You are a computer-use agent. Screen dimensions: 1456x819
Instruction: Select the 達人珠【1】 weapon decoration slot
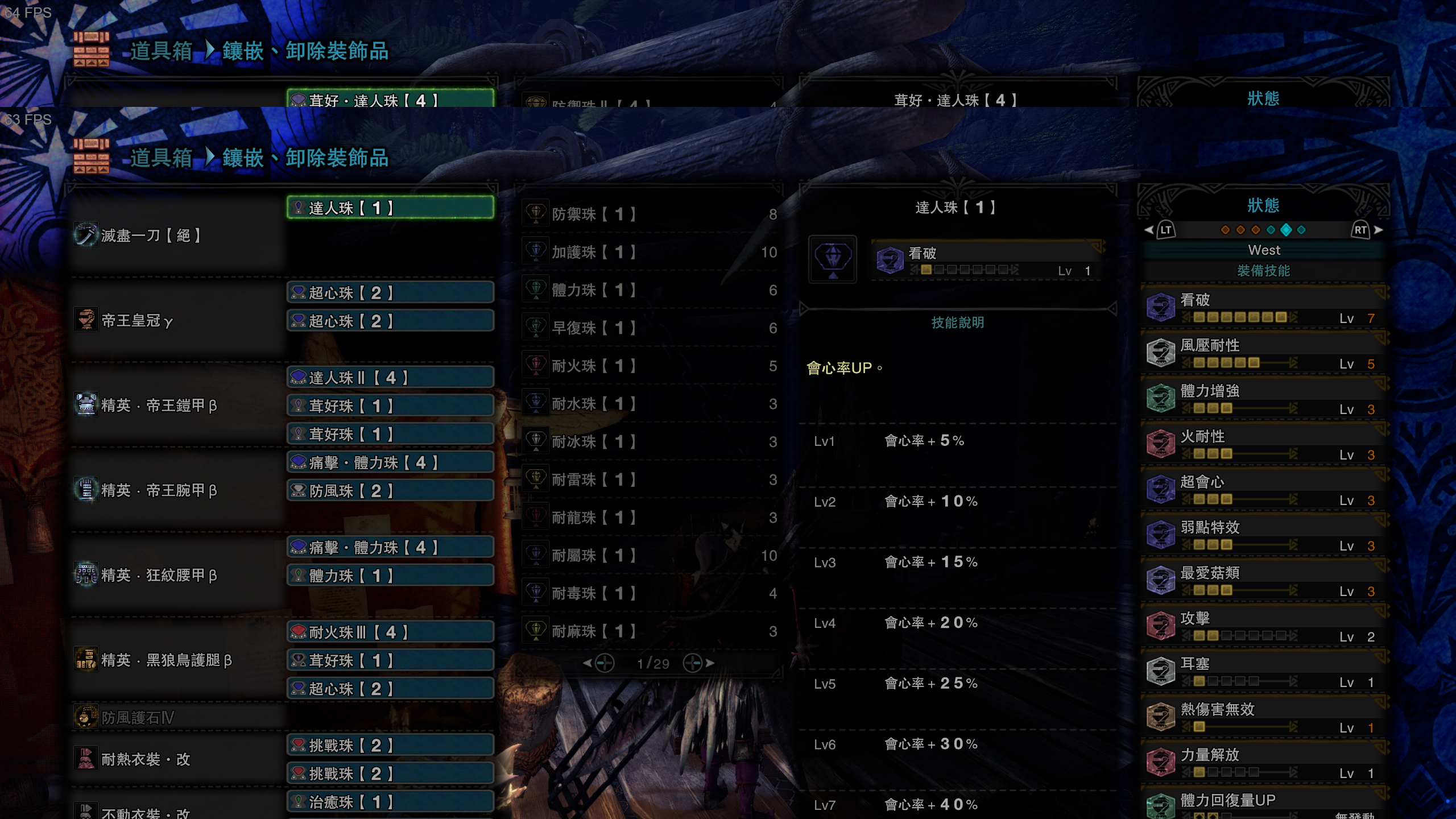coord(390,208)
